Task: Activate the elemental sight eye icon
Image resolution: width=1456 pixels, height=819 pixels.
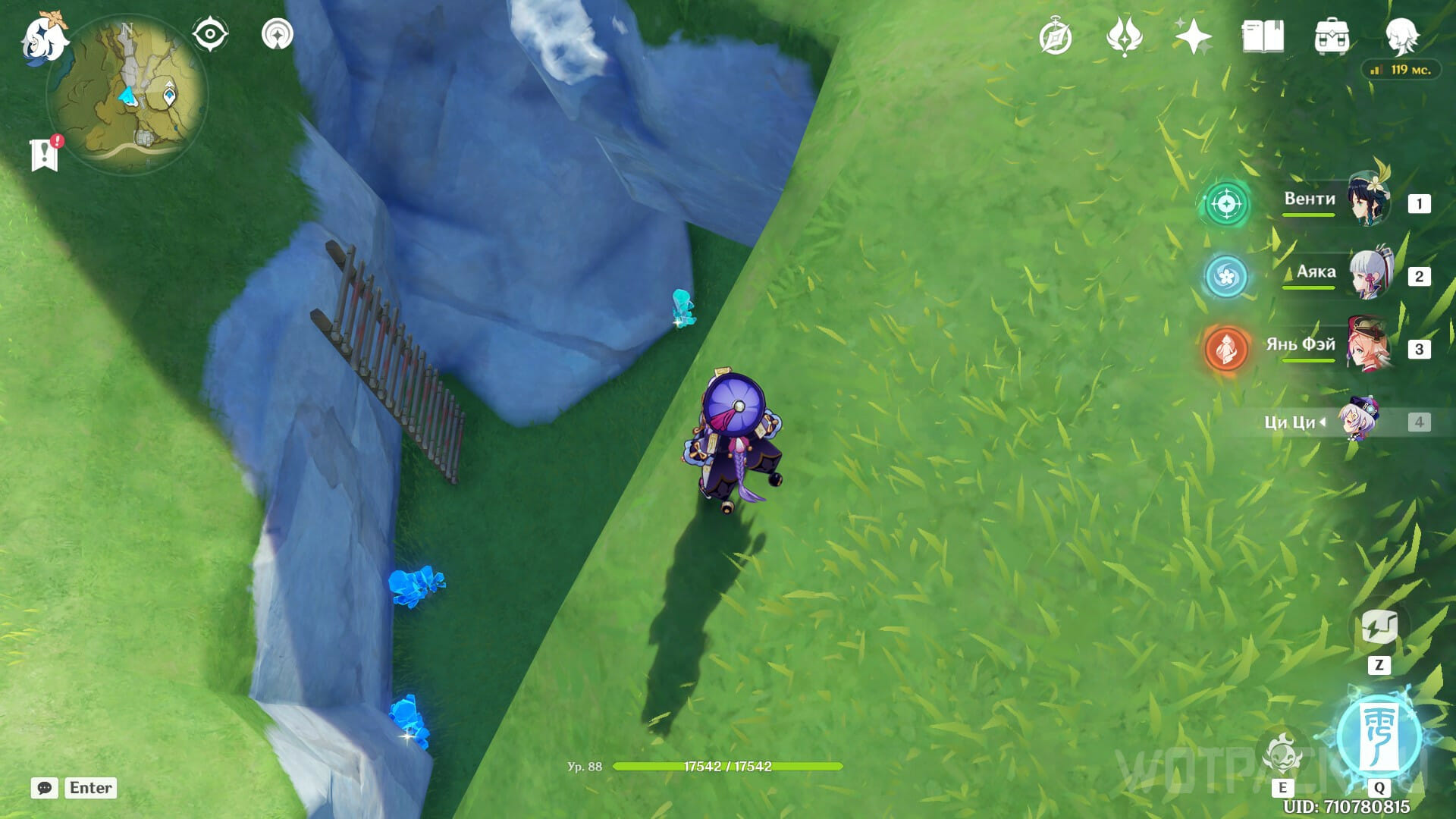Action: pyautogui.click(x=210, y=35)
